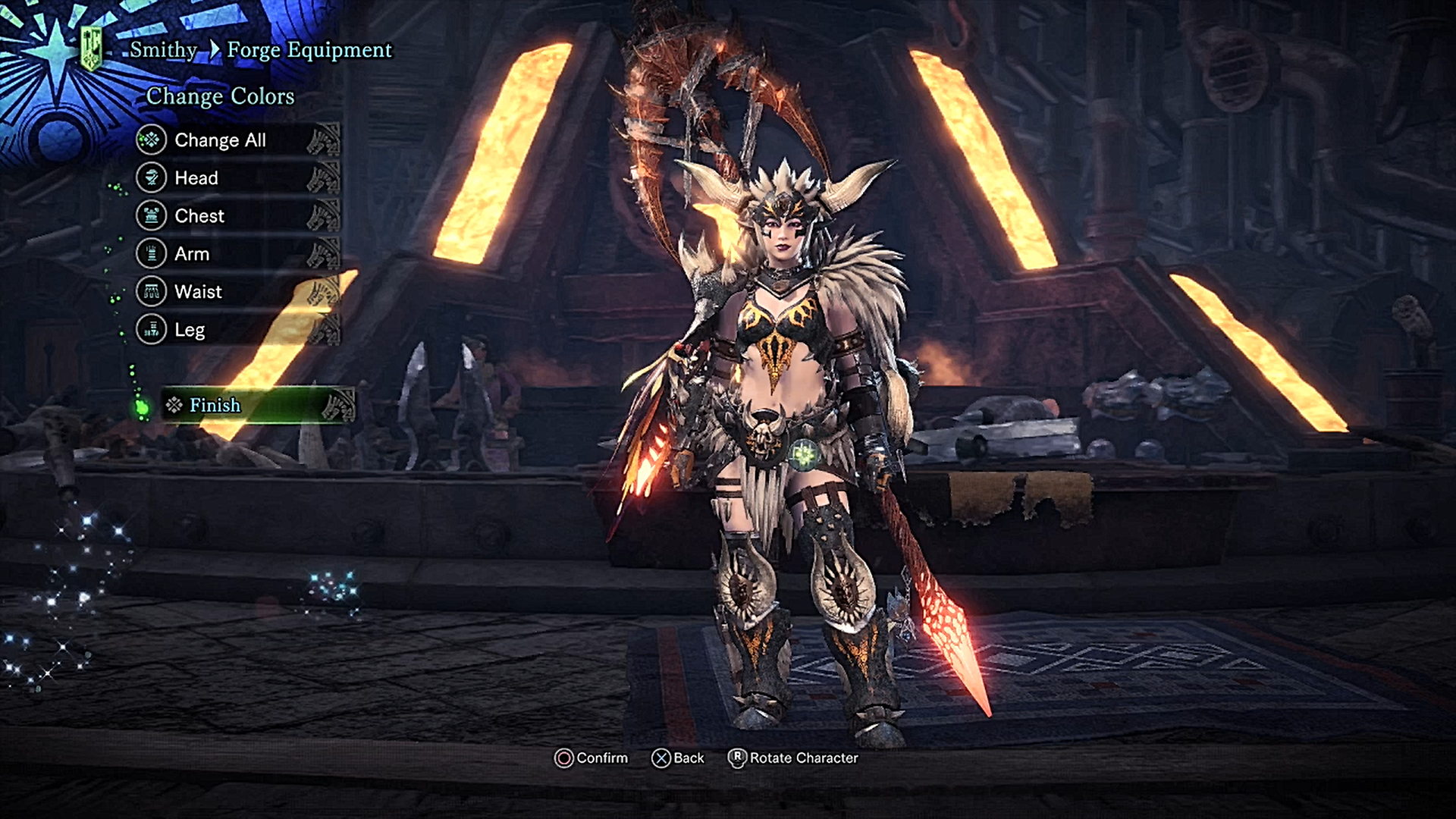Click the chevron between Smithy and Forge Equipment
Image resolution: width=1456 pixels, height=819 pixels.
tap(216, 50)
